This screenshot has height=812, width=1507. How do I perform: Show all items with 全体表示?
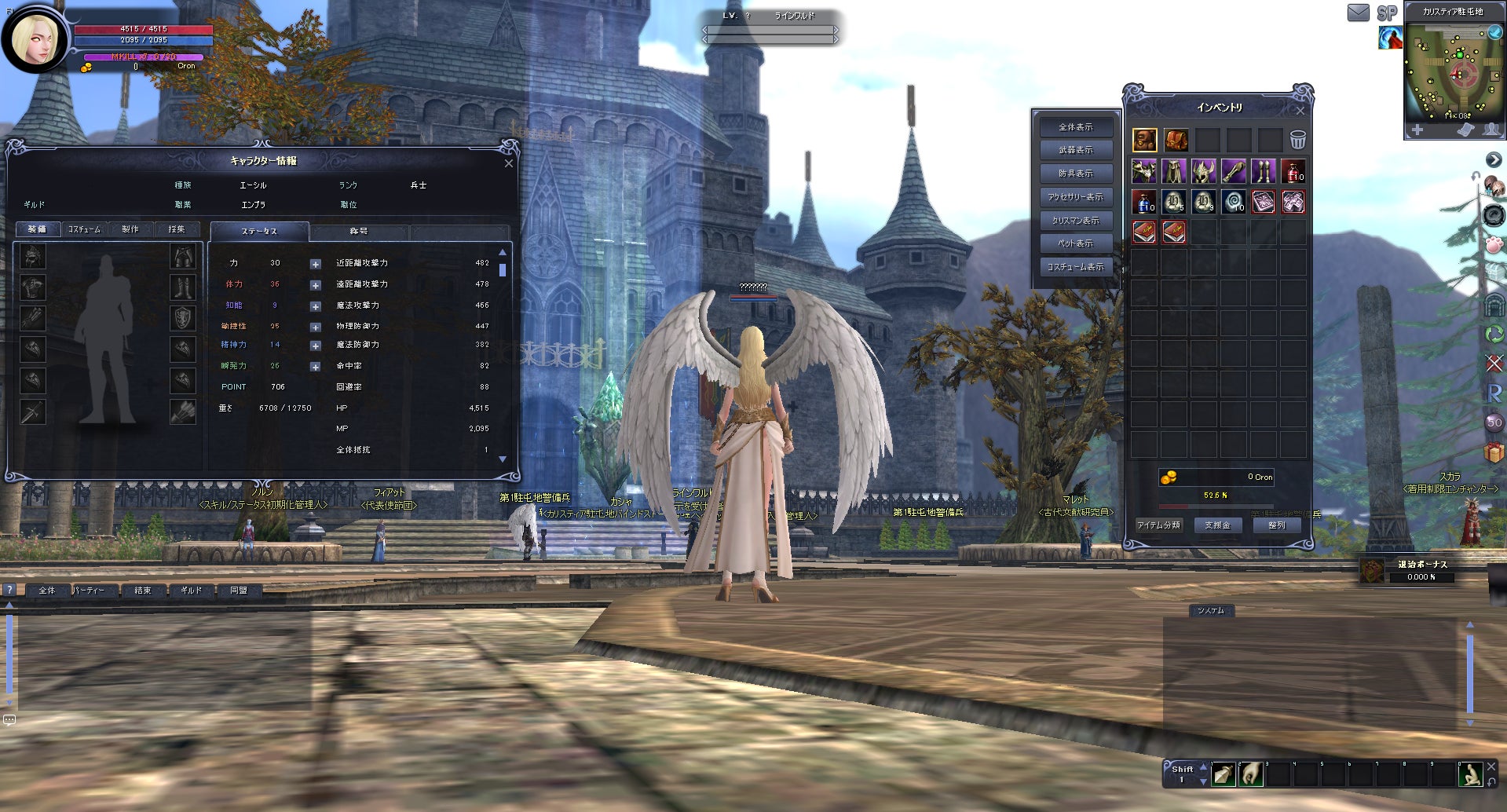(x=1075, y=127)
